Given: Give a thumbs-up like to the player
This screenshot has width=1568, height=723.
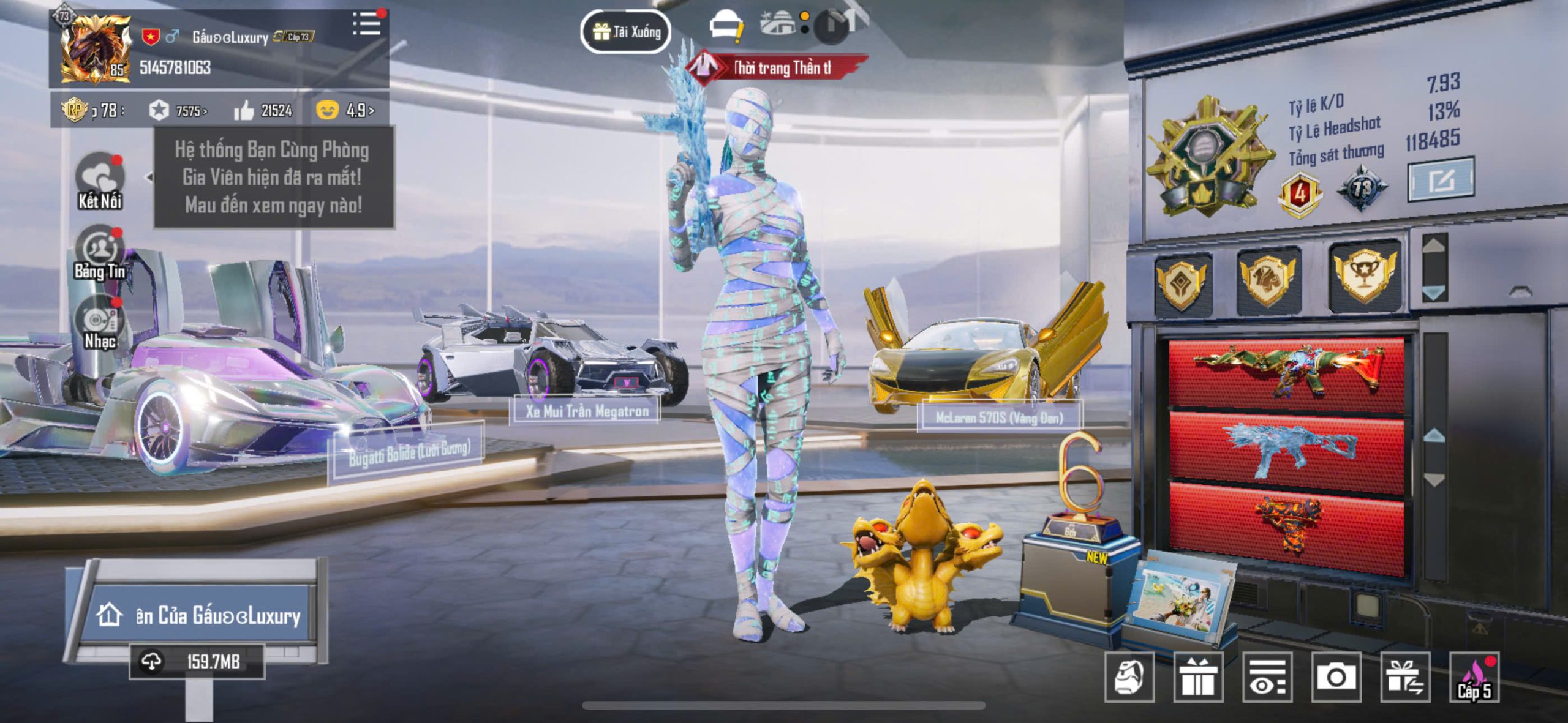Looking at the screenshot, I should pyautogui.click(x=263, y=111).
